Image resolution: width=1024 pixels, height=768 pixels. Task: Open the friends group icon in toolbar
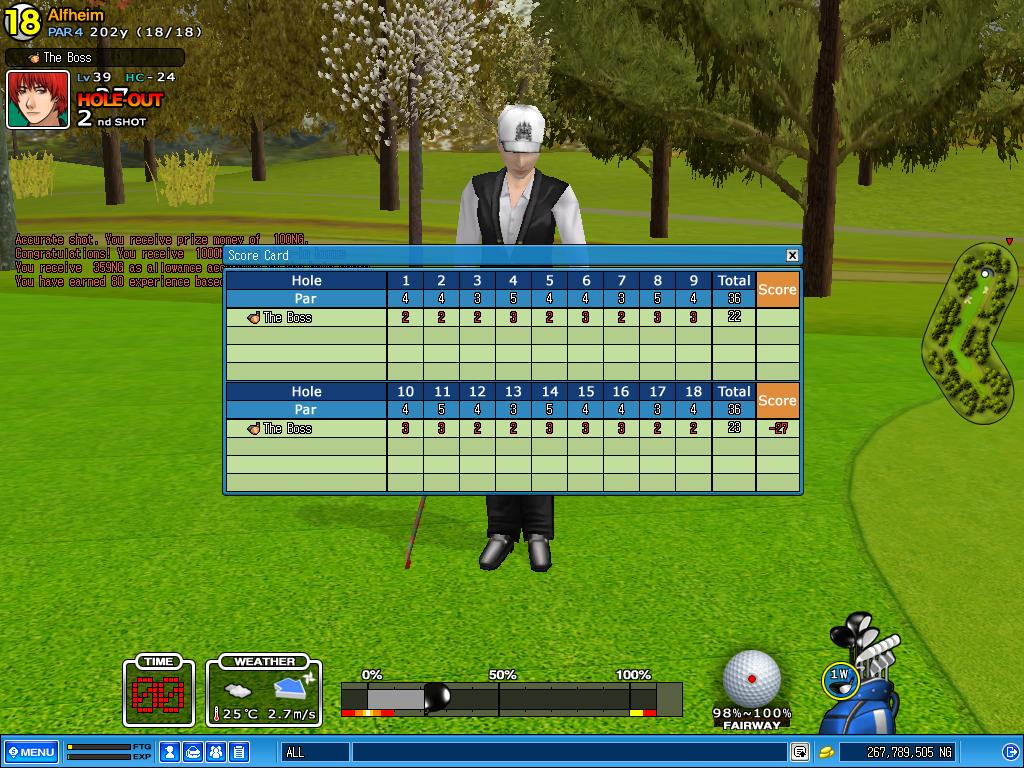[215, 752]
